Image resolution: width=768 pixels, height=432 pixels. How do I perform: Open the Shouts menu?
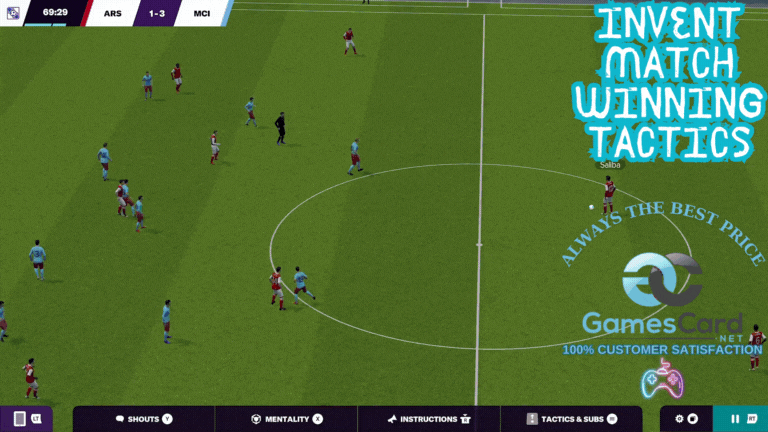pos(143,419)
